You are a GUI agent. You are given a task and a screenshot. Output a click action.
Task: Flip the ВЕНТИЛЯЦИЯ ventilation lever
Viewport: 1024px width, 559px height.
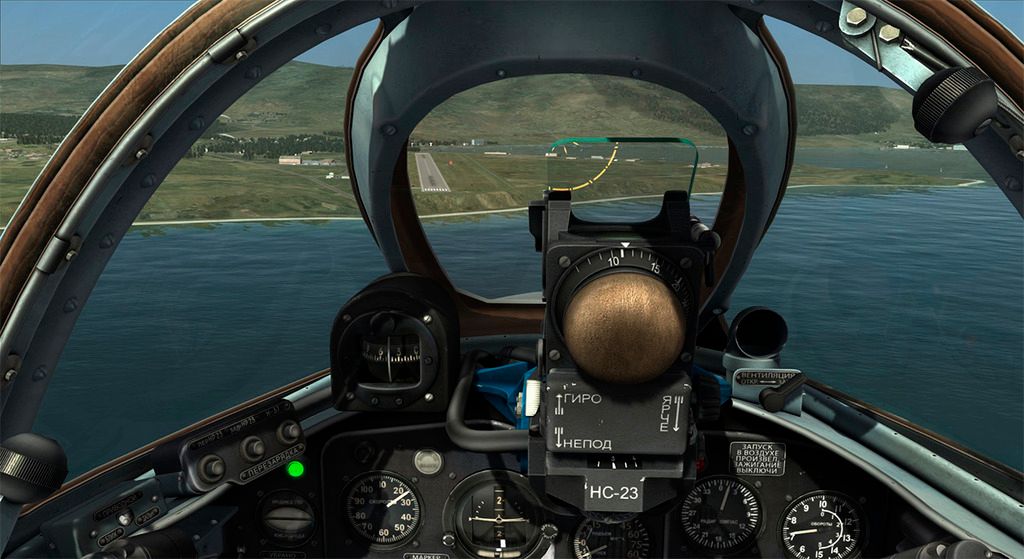point(781,394)
